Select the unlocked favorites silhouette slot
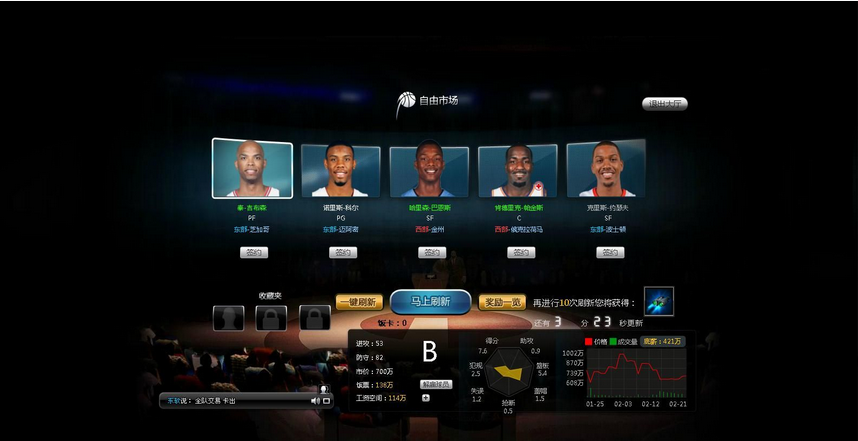858x441 pixels. click(x=227, y=318)
